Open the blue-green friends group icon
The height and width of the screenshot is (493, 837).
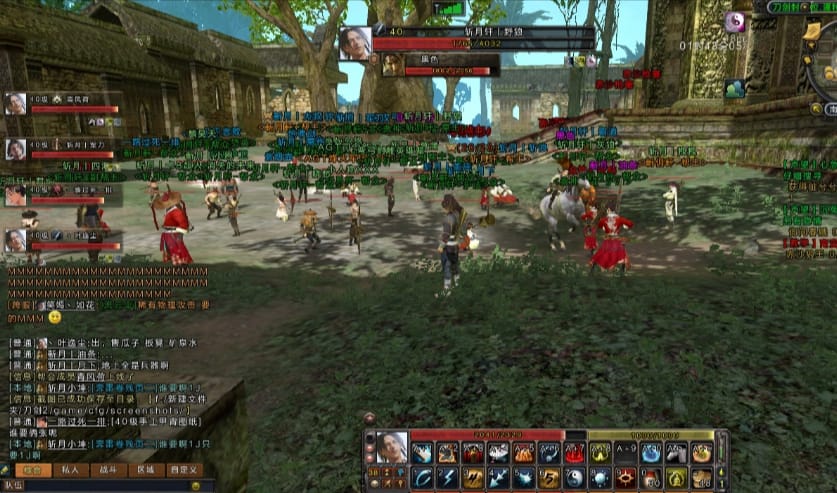tap(735, 88)
